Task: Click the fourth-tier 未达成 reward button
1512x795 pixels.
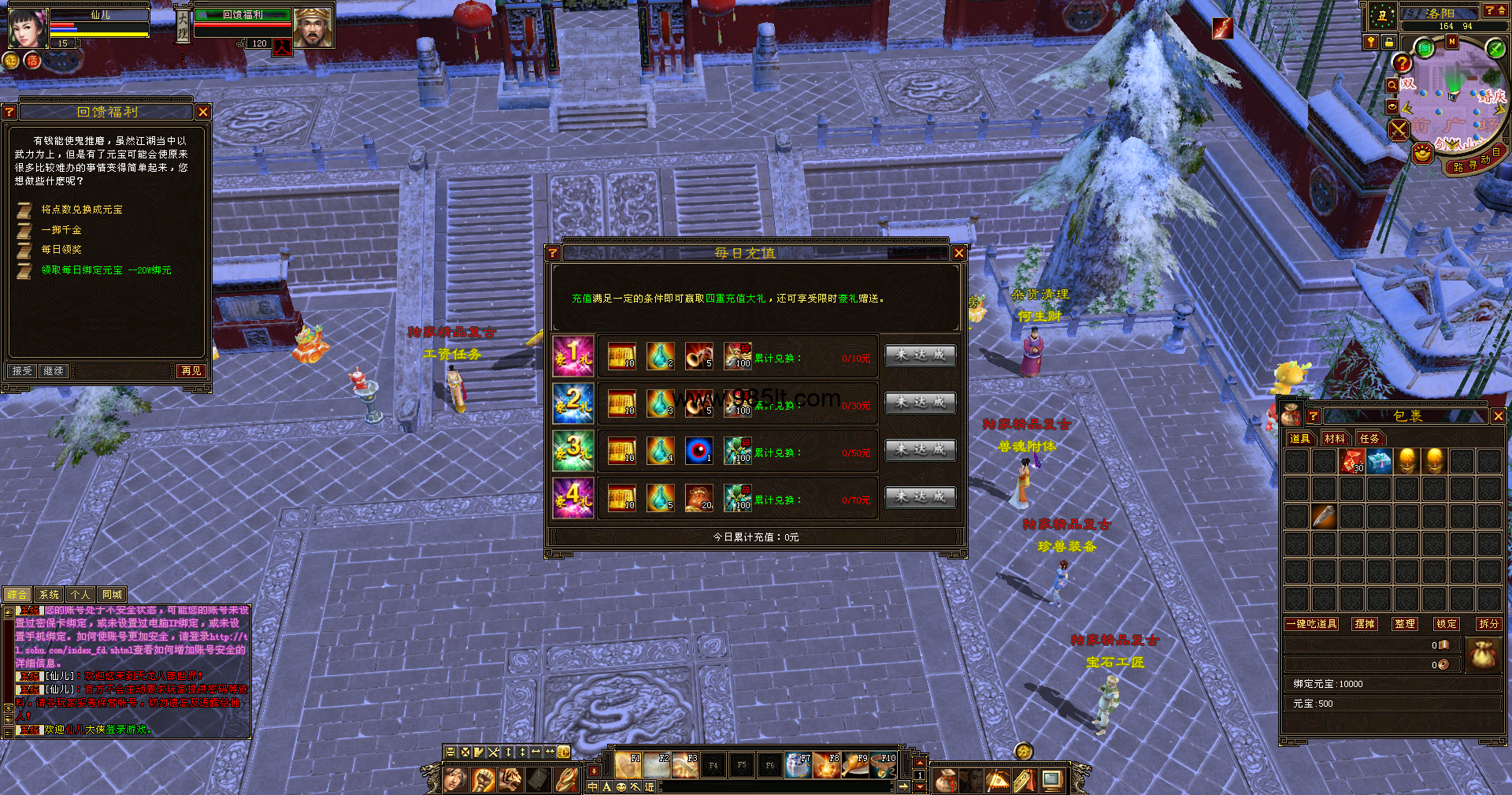Action: pyautogui.click(x=920, y=497)
